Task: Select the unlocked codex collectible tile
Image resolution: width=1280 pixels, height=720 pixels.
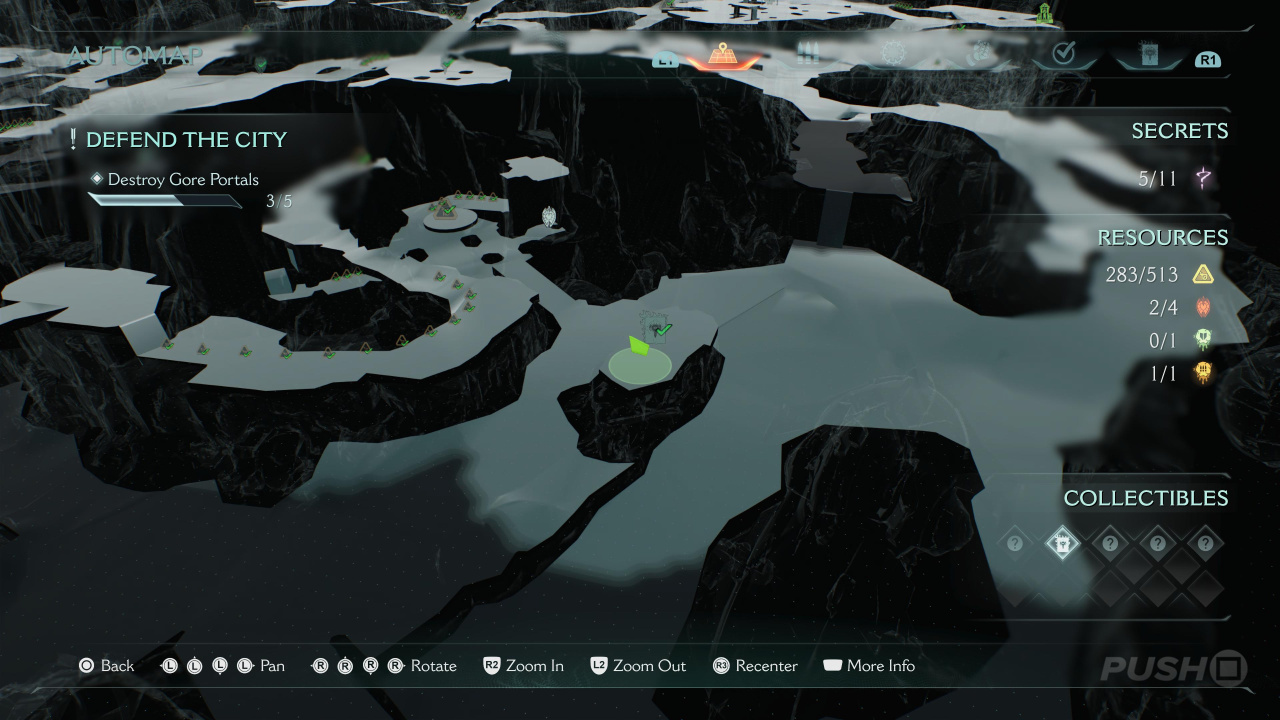Action: [1062, 544]
